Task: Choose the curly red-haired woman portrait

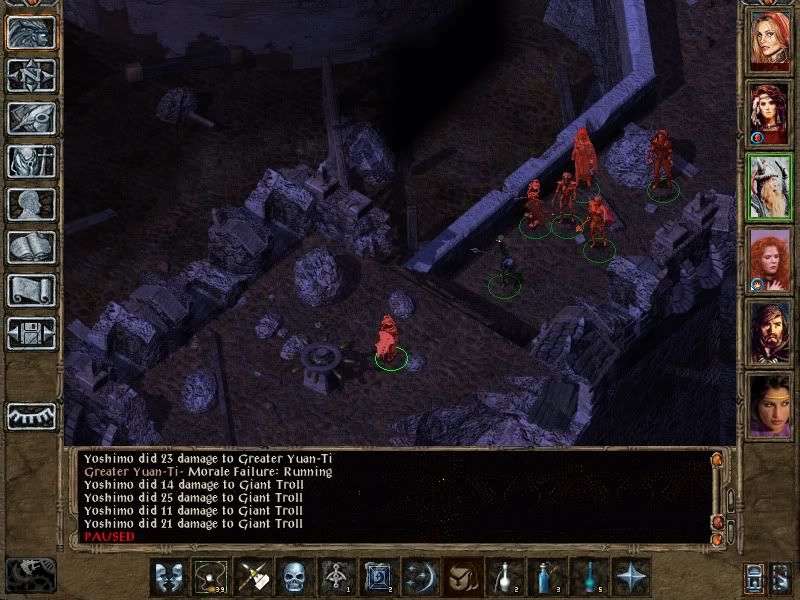Action: click(x=770, y=258)
